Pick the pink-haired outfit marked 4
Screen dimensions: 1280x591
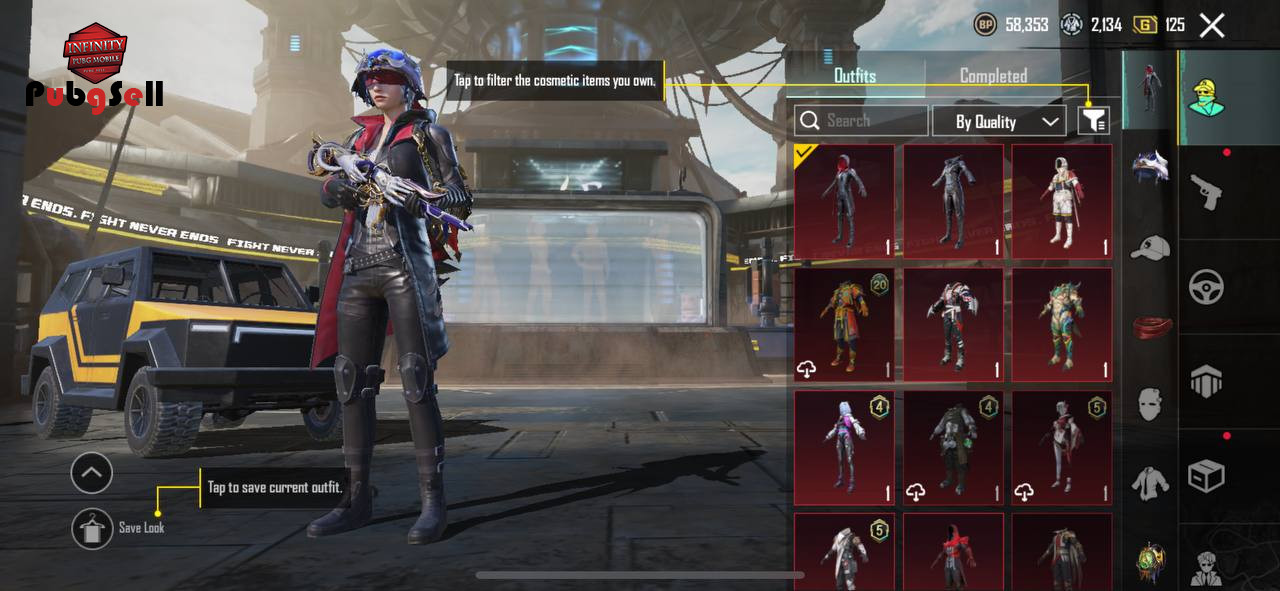844,447
